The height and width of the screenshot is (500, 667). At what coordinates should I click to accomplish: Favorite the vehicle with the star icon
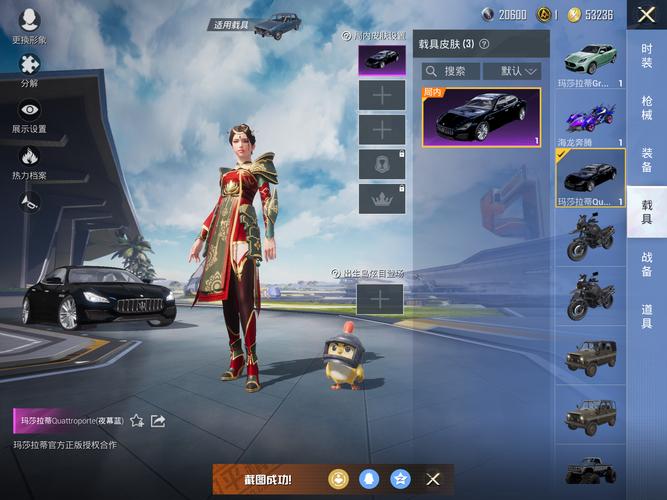[x=136, y=421]
